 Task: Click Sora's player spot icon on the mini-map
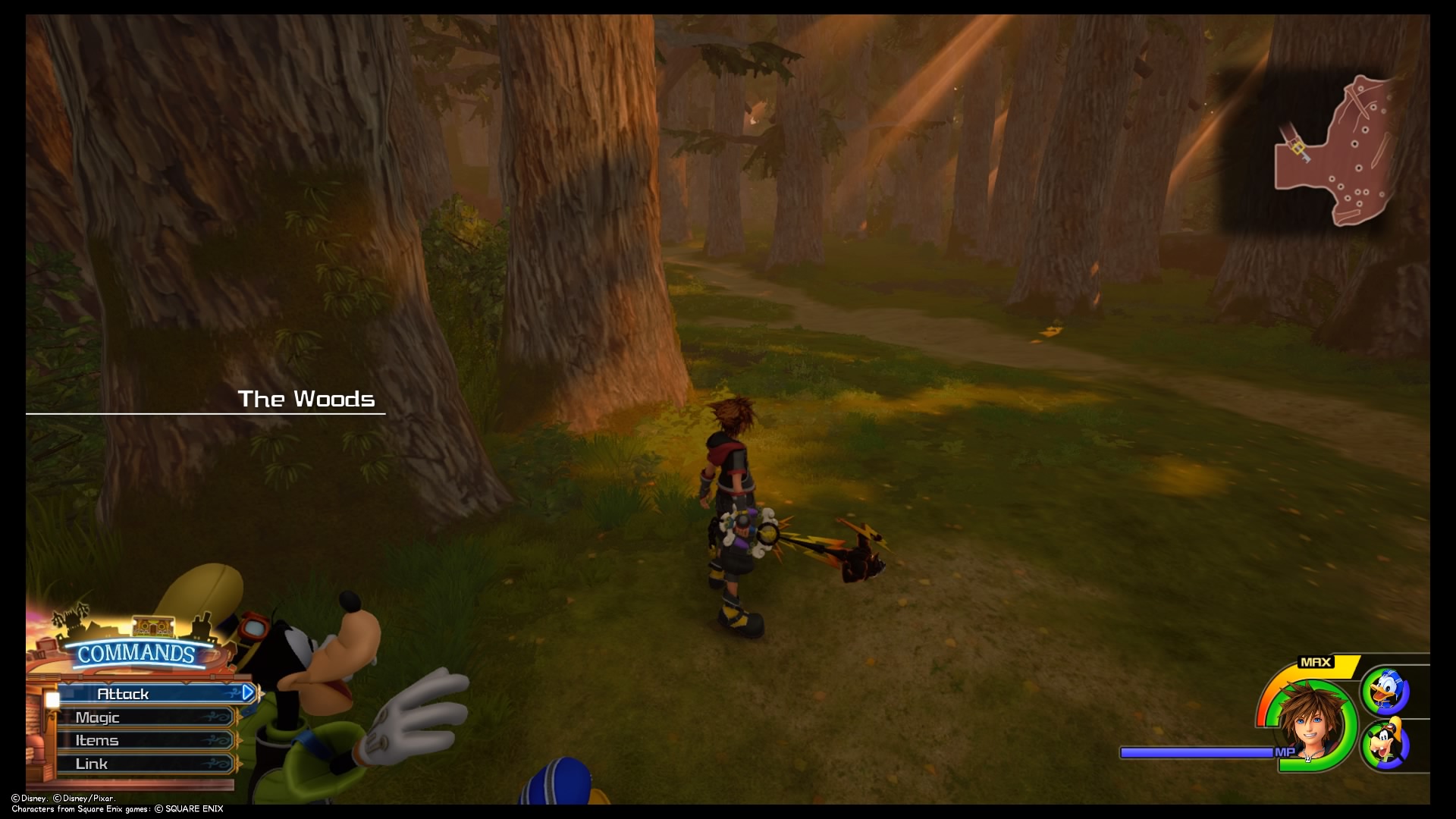pos(1298,148)
